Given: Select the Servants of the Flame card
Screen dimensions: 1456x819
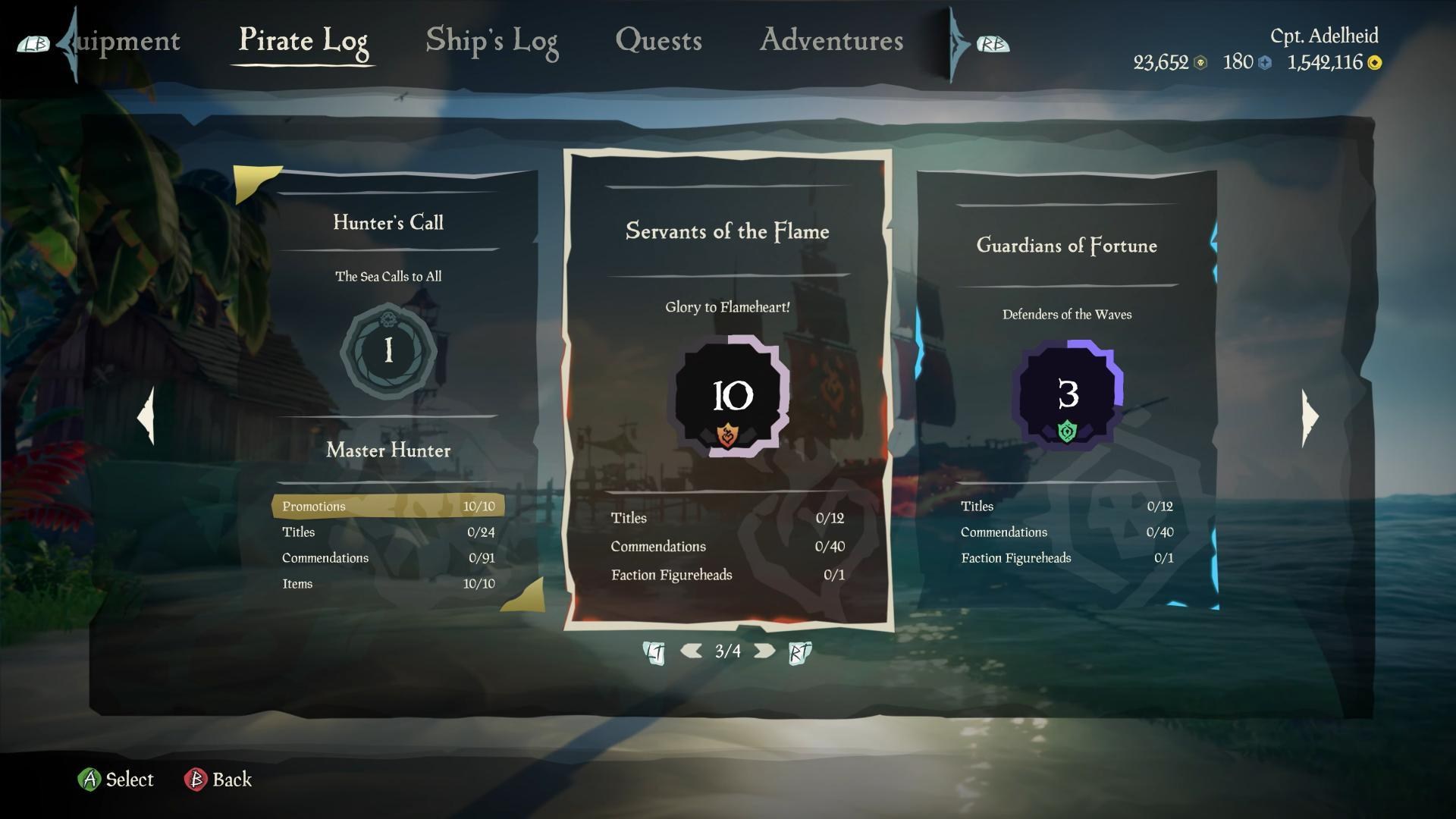Looking at the screenshot, I should pyautogui.click(x=727, y=231).
